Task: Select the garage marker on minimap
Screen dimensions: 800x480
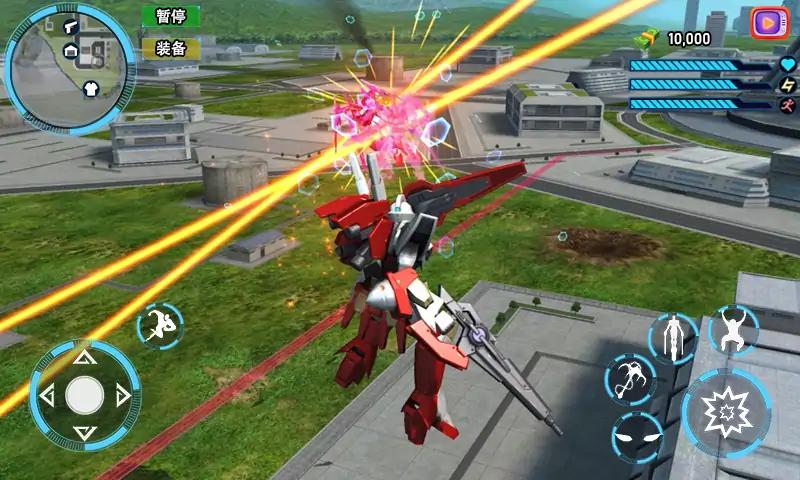Action: (71, 50)
